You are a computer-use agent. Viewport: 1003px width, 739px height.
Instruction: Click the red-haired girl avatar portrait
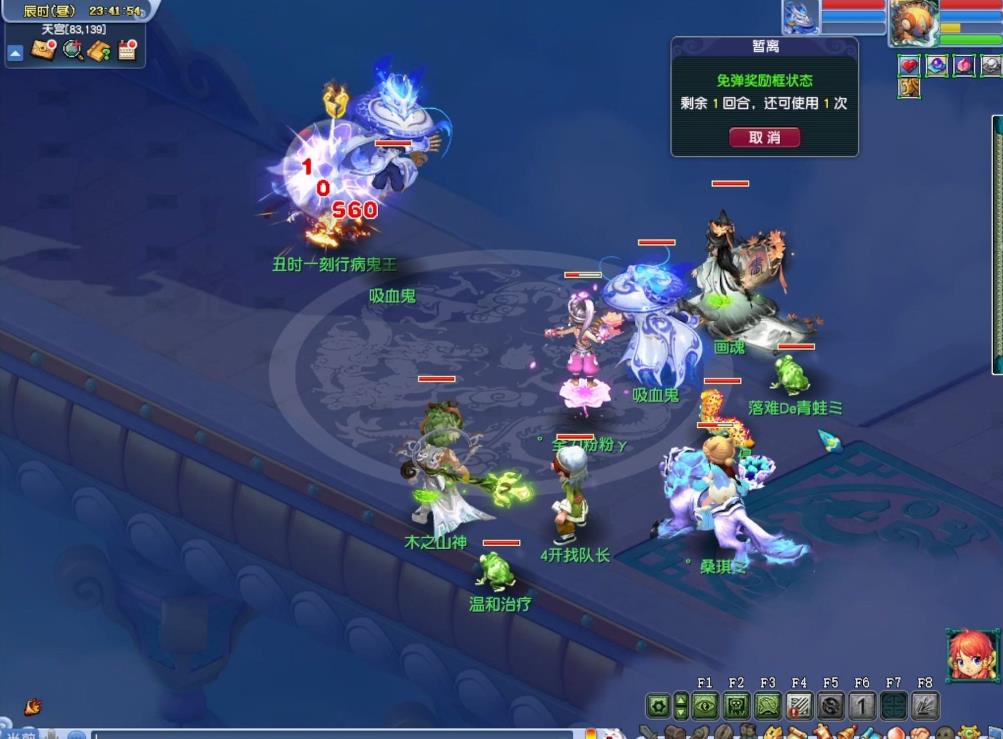[971, 655]
